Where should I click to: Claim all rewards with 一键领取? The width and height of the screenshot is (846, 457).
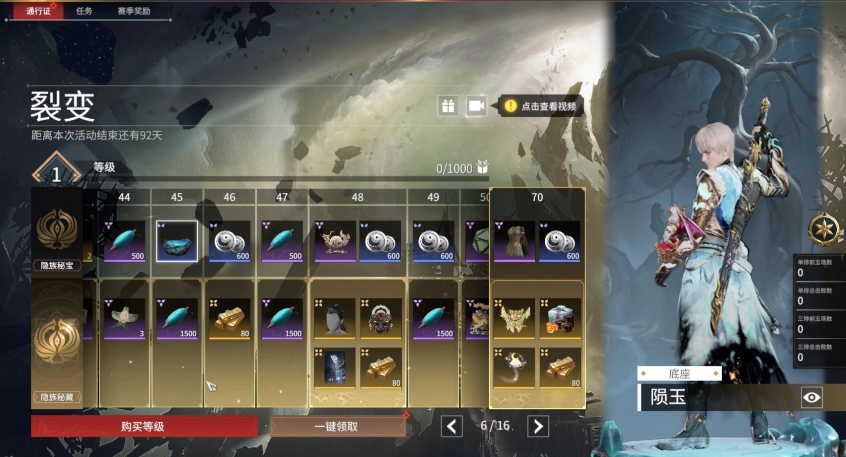coord(336,426)
